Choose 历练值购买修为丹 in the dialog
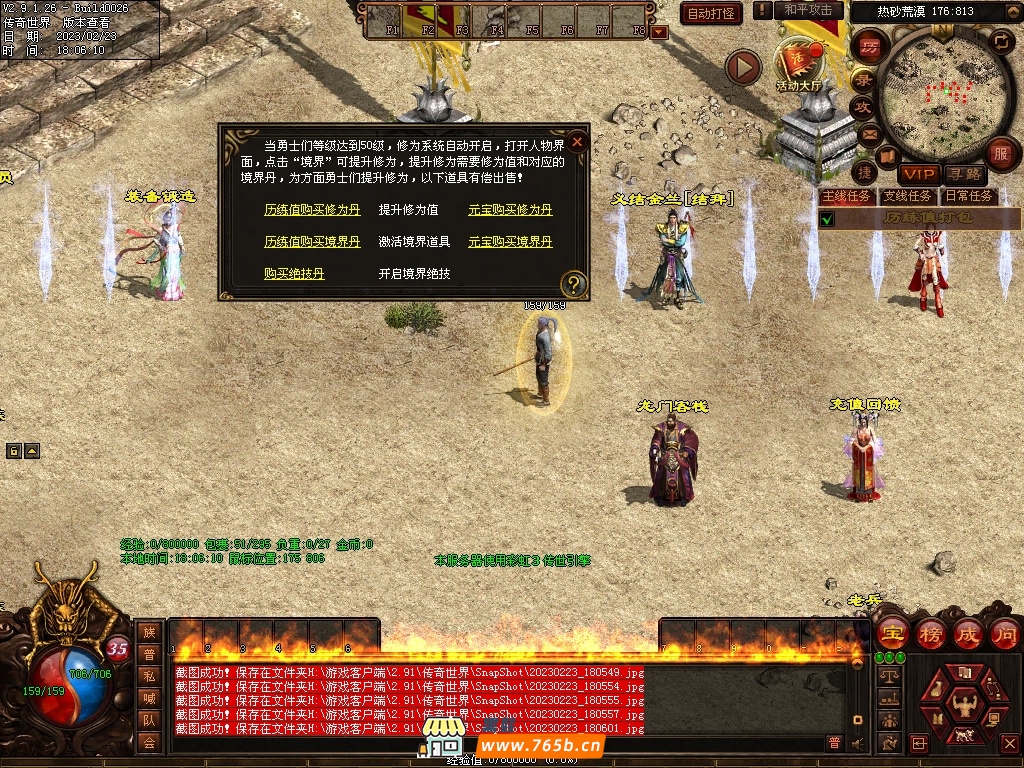1024x768 pixels. click(x=312, y=210)
